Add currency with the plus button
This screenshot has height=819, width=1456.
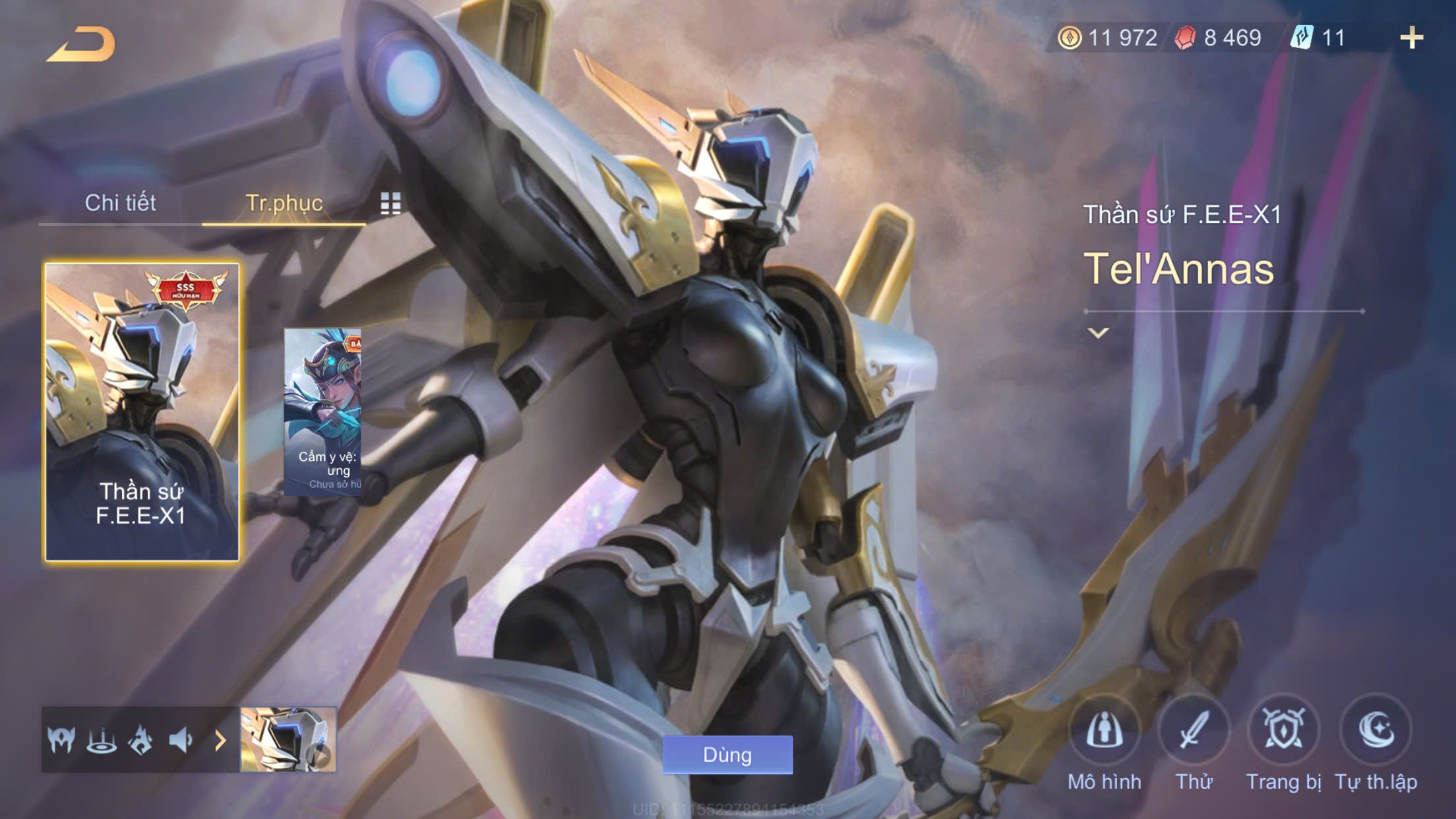[1411, 38]
